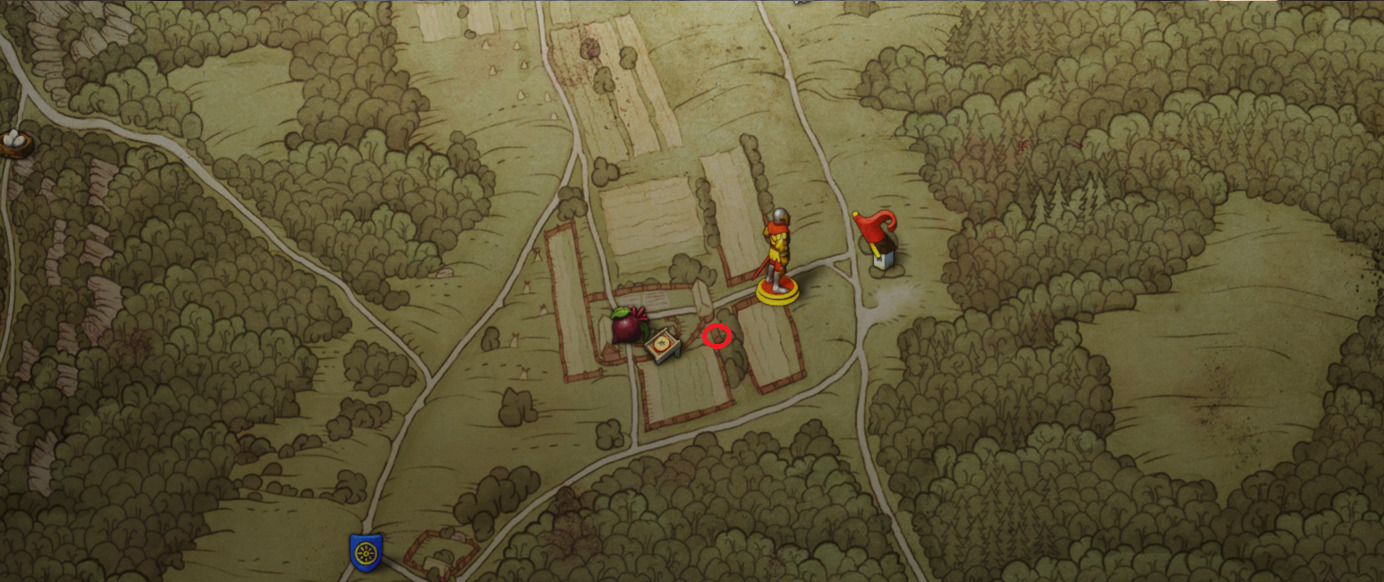Select the blue wheel shield fast-travel marker
Image resolution: width=1384 pixels, height=582 pixels.
[365, 552]
